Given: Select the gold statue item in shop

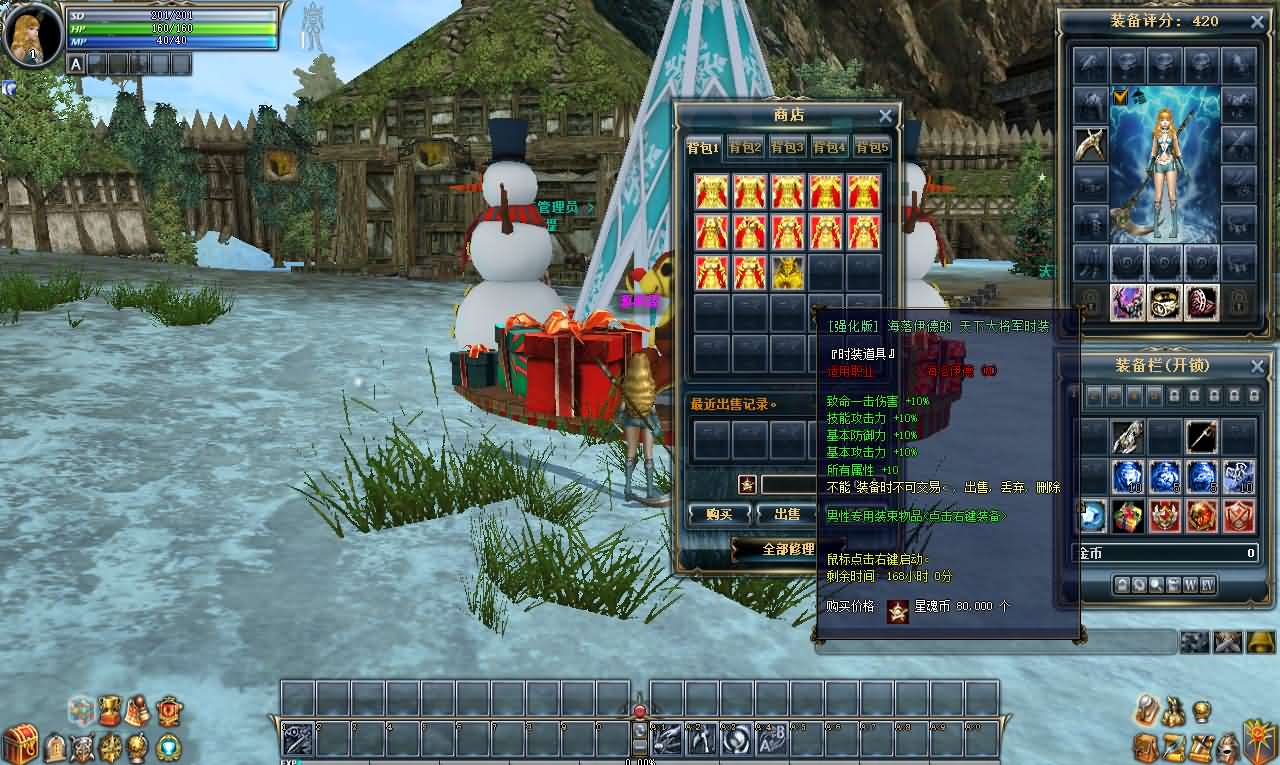Looking at the screenshot, I should coord(787,272).
